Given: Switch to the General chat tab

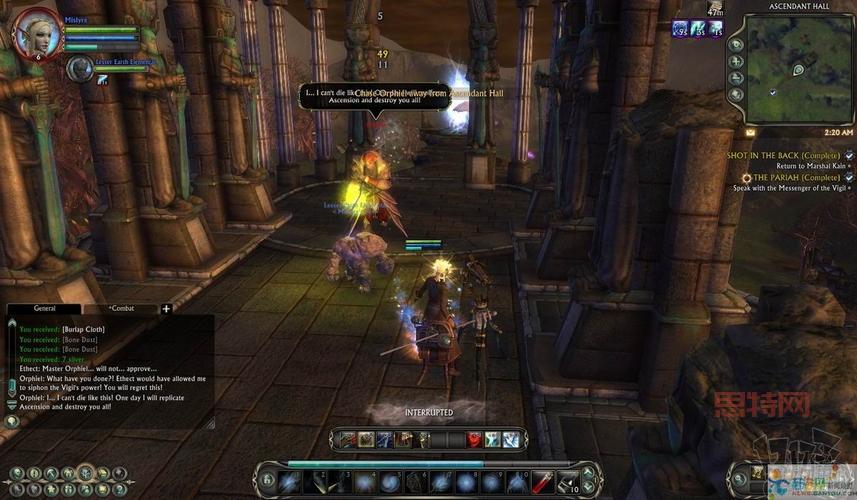Looking at the screenshot, I should [44, 309].
